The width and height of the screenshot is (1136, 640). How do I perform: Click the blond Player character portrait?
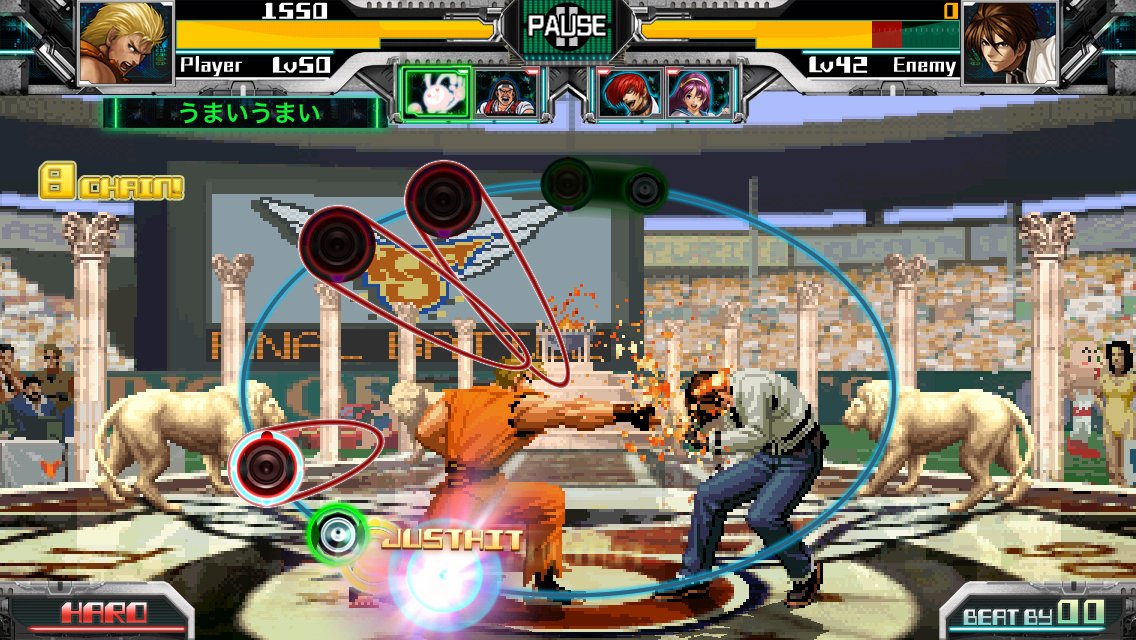pos(124,43)
